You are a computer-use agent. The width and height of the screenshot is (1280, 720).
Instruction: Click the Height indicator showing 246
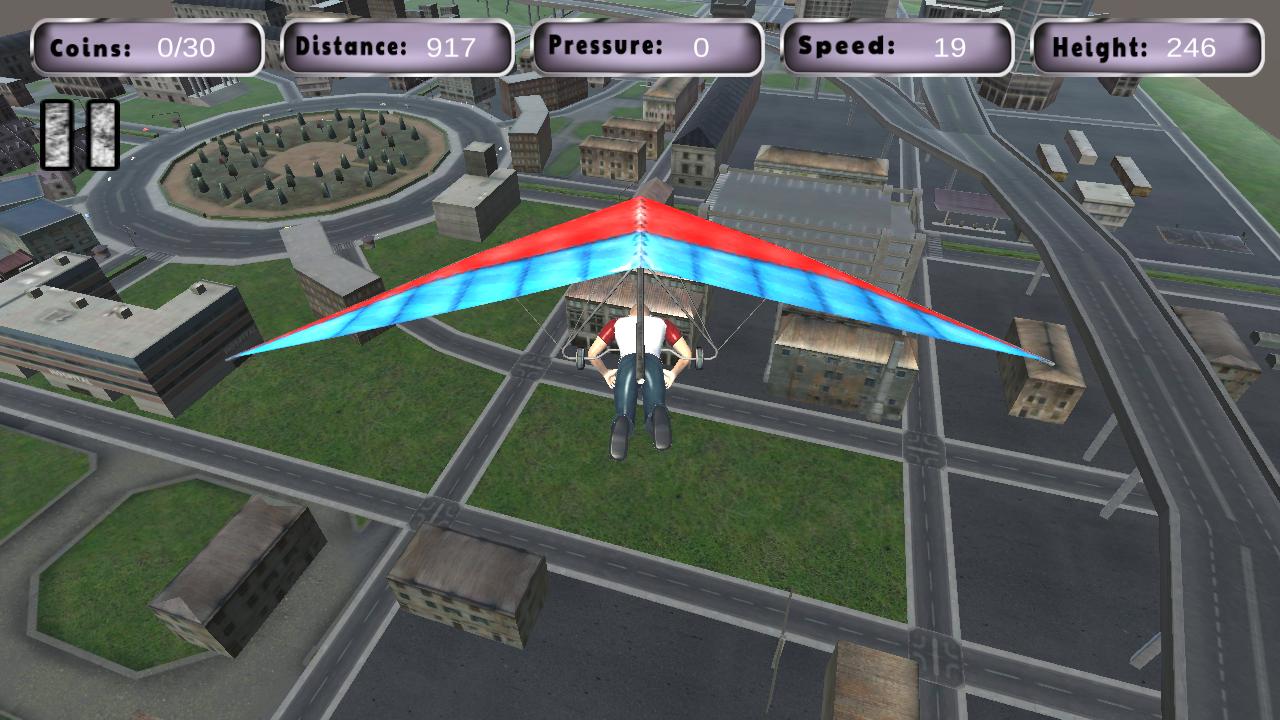pyautogui.click(x=1143, y=45)
